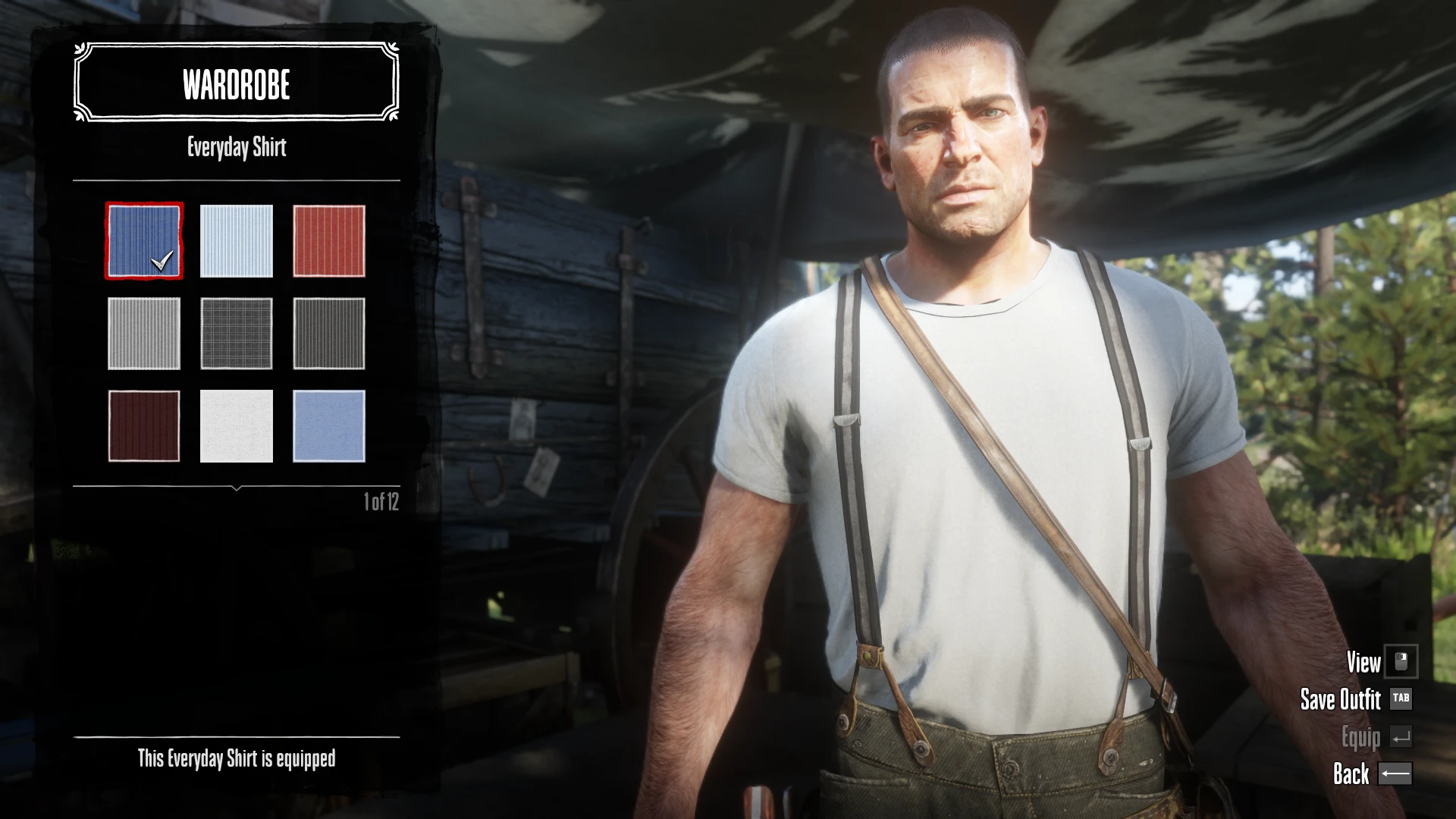Select the dark maroon shirt swatch
Screen dimensions: 1456x819
[144, 426]
